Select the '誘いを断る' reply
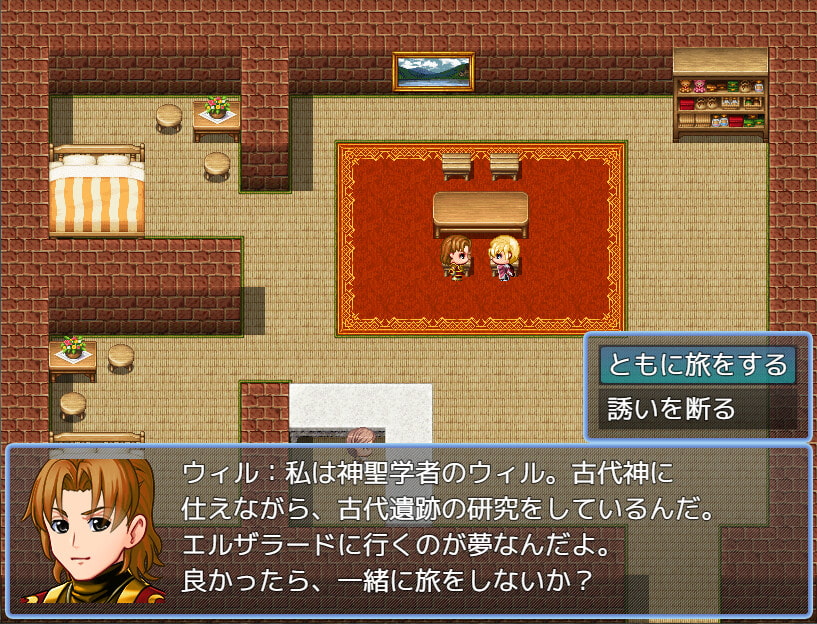The width and height of the screenshot is (817, 624). [671, 408]
